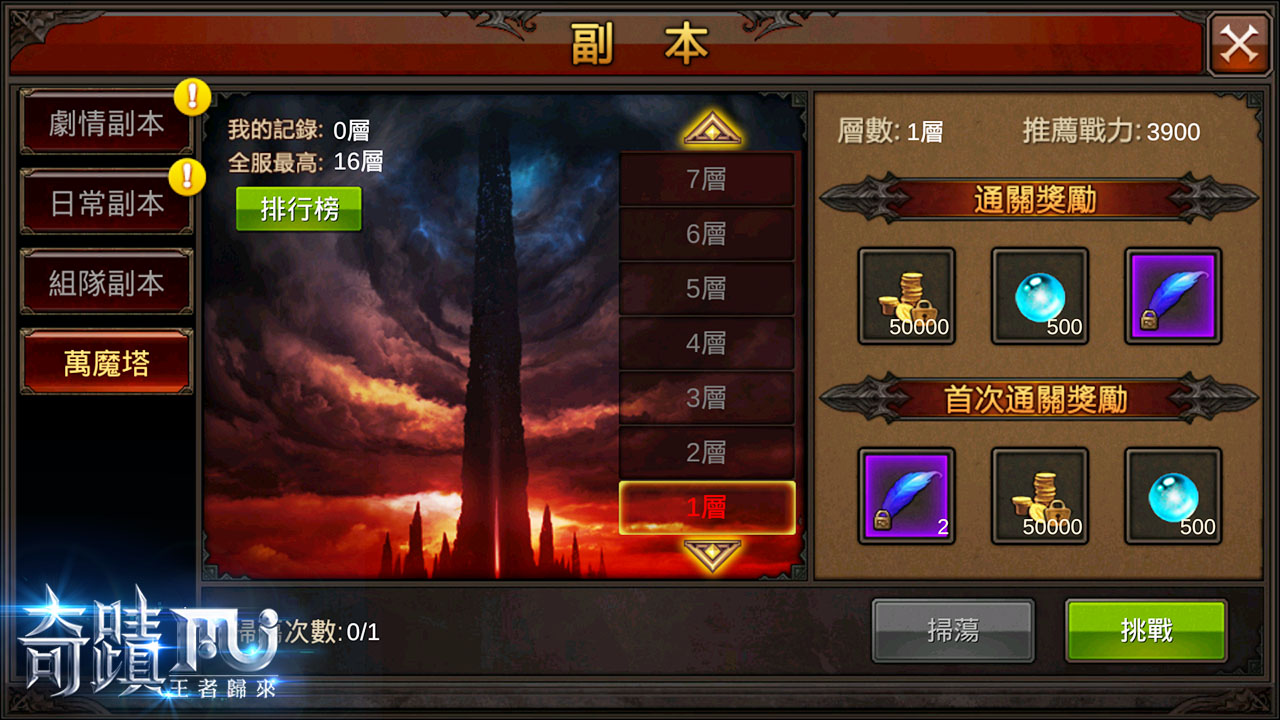Open the 排行榜 leaderboard
The image size is (1280, 720).
(x=297, y=210)
